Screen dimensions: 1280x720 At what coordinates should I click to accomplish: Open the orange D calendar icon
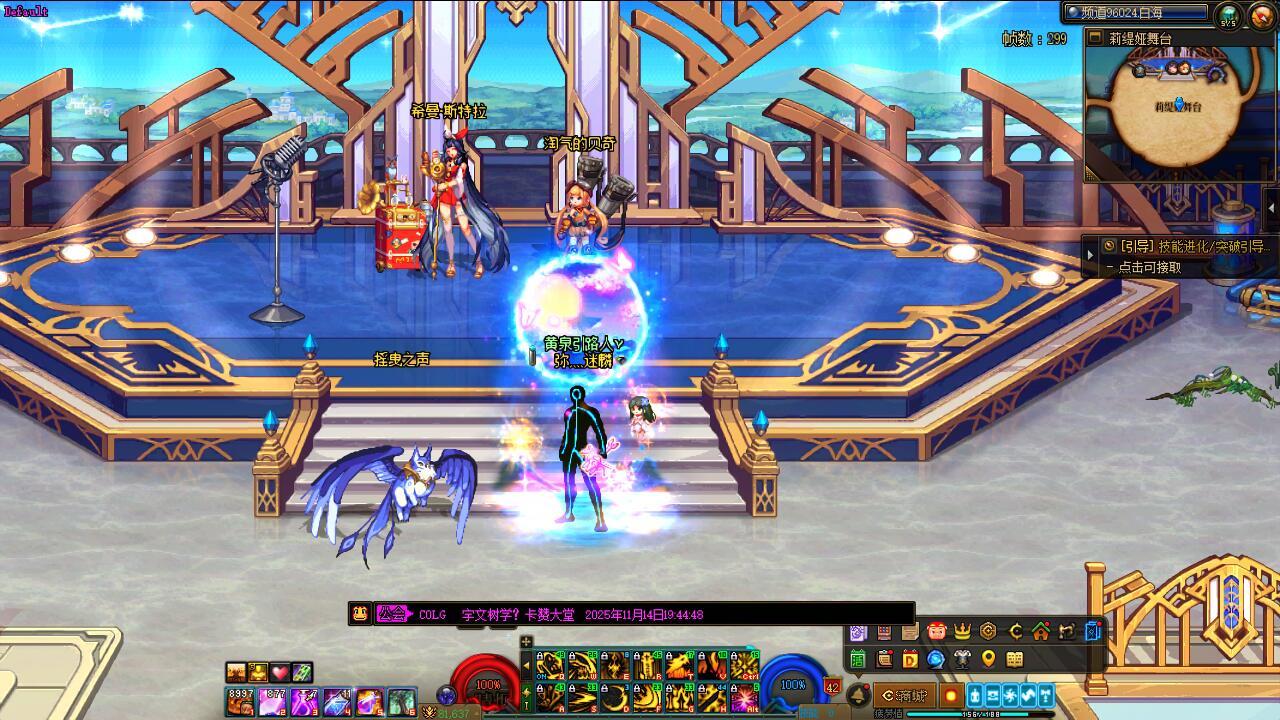tap(910, 659)
